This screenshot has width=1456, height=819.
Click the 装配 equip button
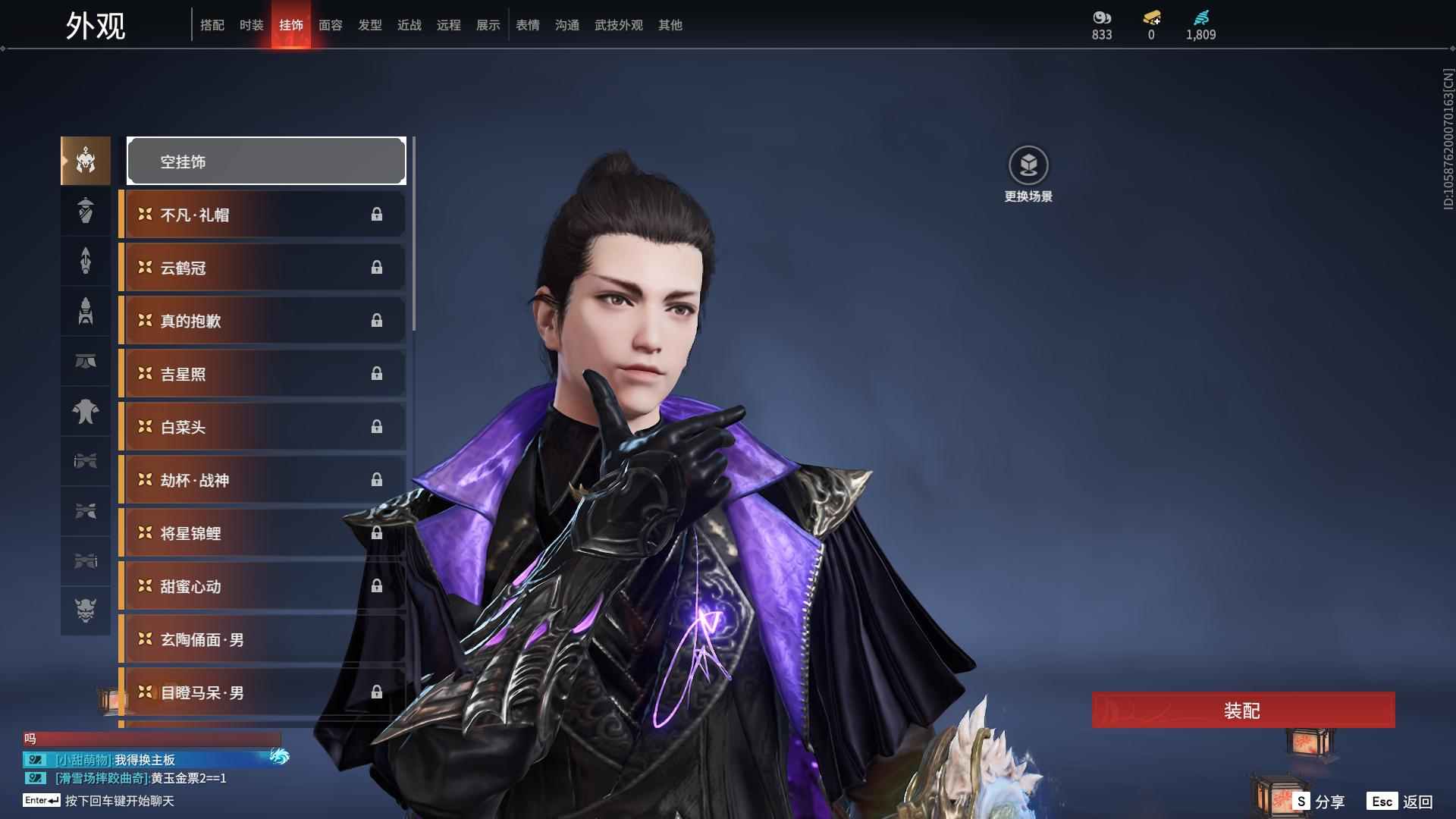[x=1243, y=711]
